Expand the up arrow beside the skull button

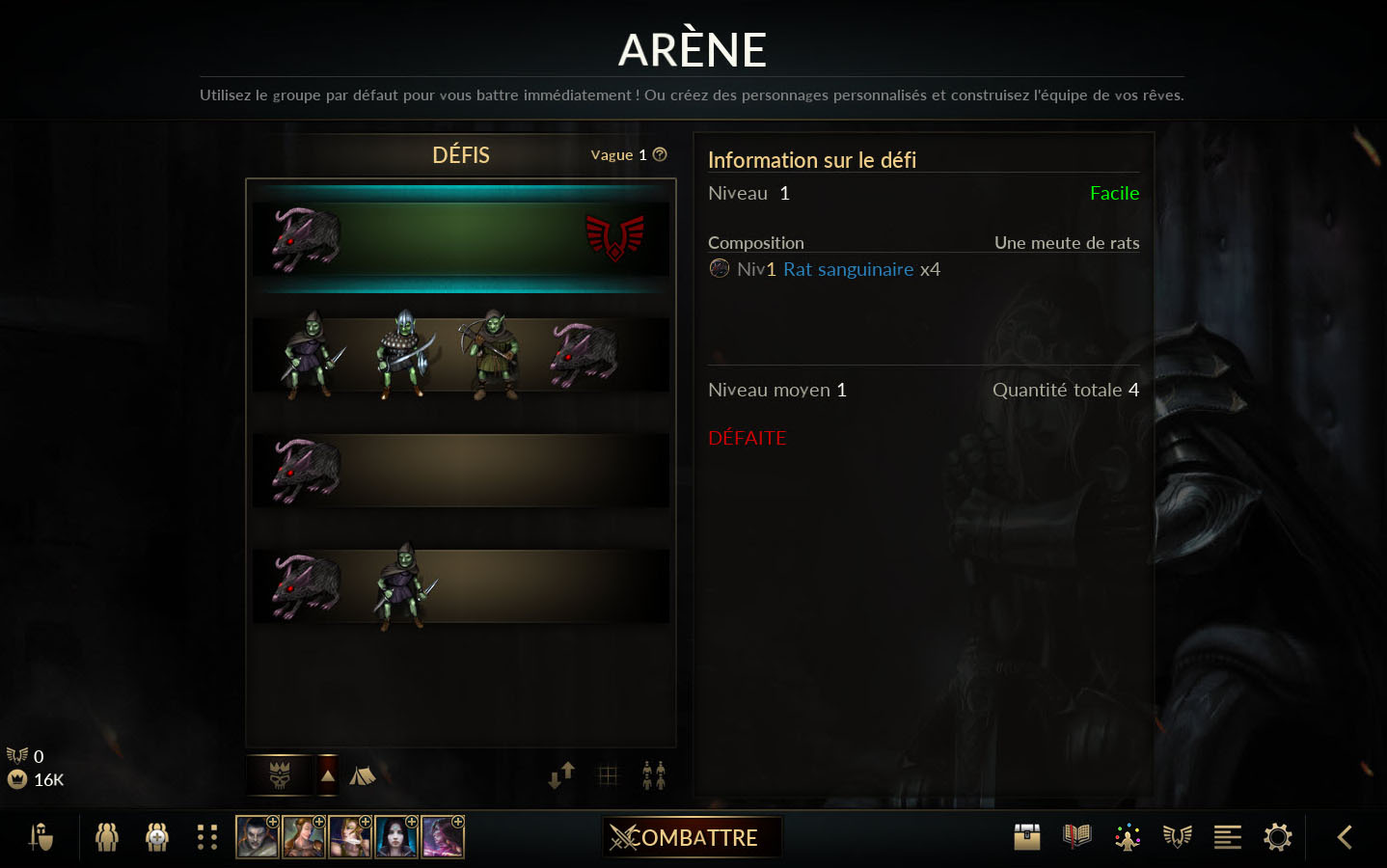[328, 775]
